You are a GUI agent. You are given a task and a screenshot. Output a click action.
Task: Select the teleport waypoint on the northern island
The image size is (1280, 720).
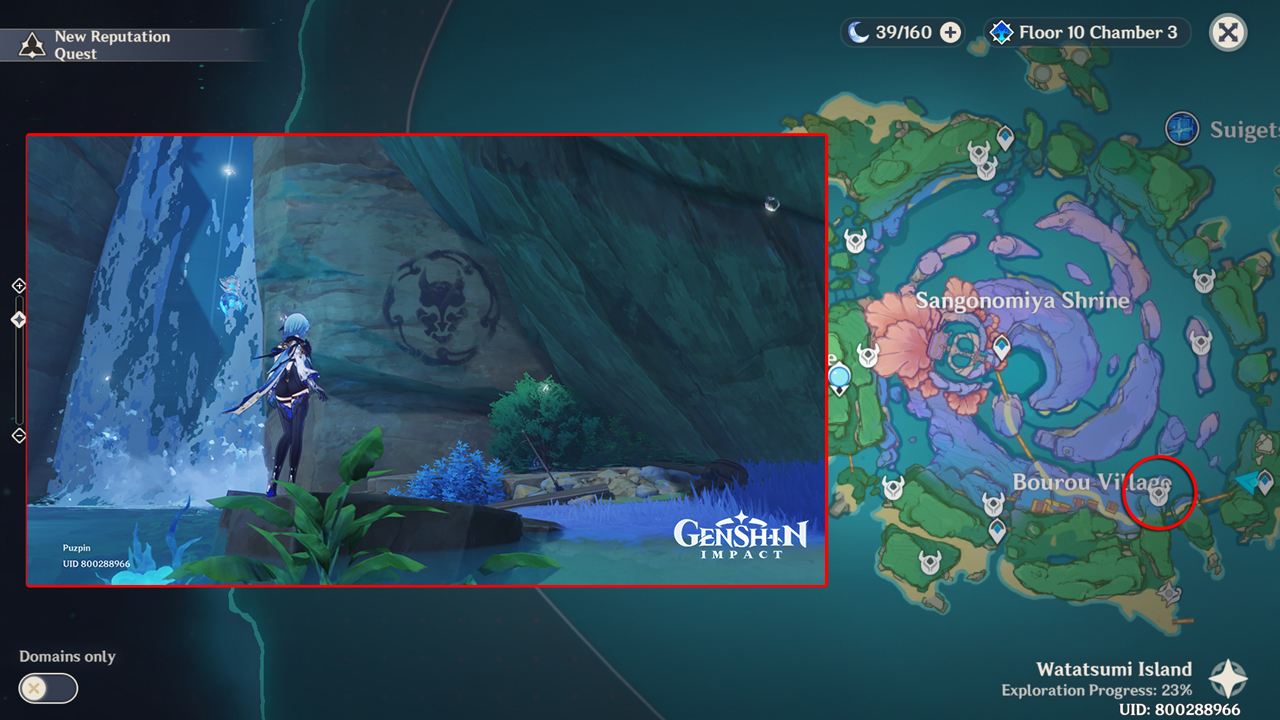[1006, 138]
